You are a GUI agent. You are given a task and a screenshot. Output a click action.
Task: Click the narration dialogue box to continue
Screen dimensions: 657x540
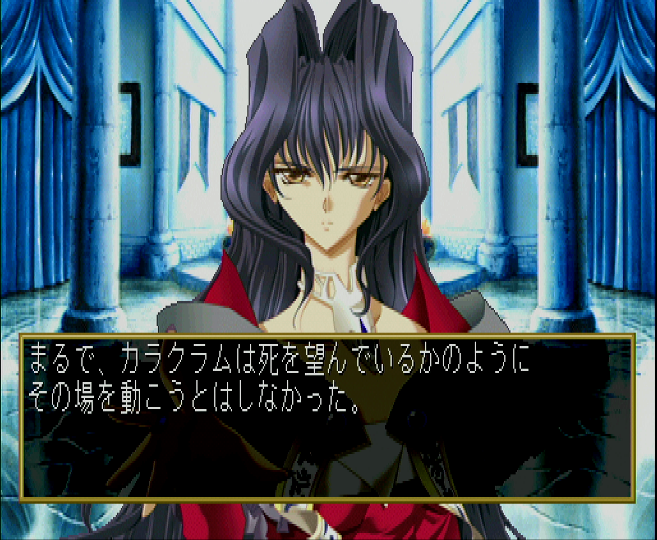pyautogui.click(x=327, y=416)
